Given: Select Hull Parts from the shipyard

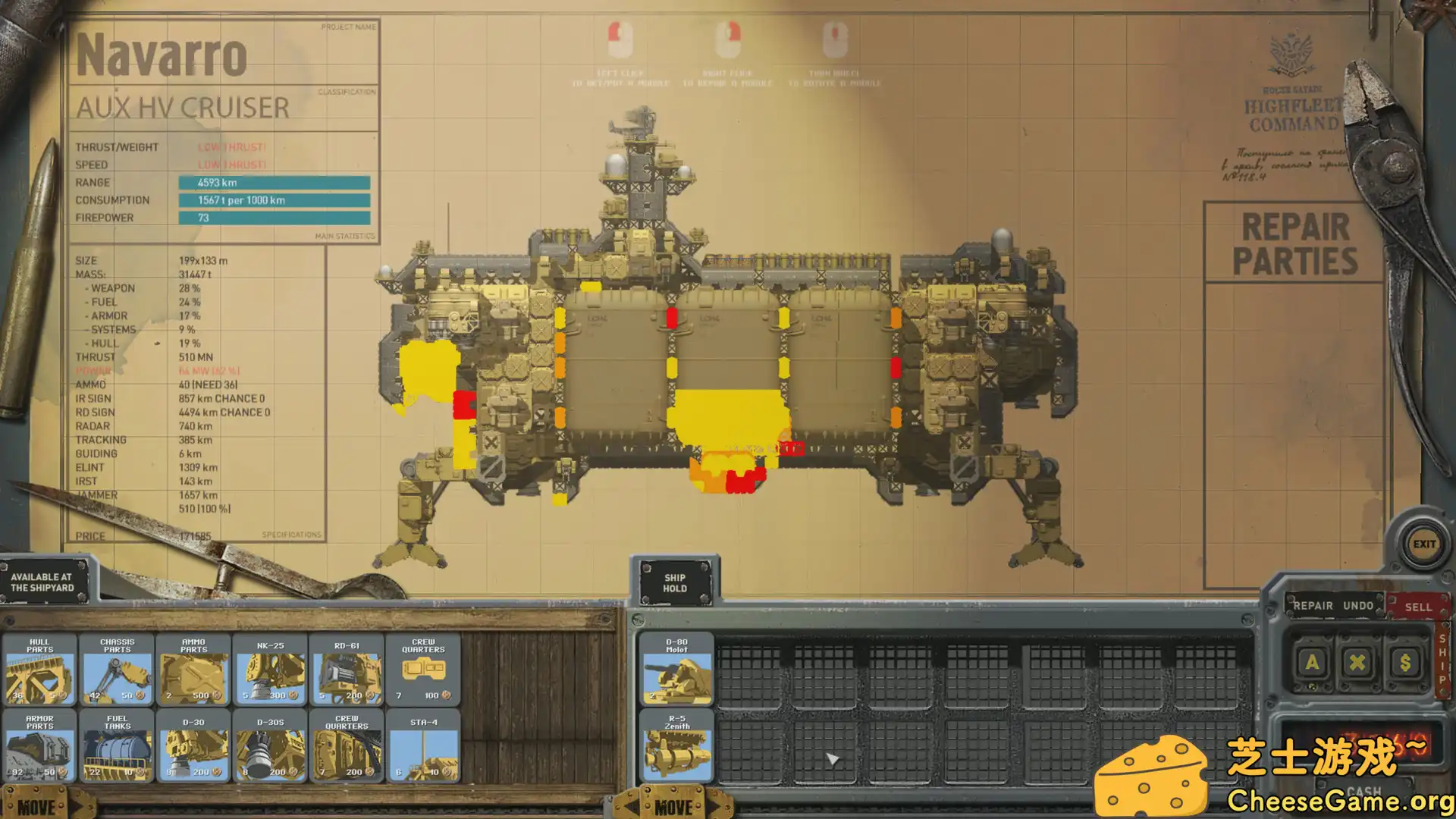Looking at the screenshot, I should (40, 670).
